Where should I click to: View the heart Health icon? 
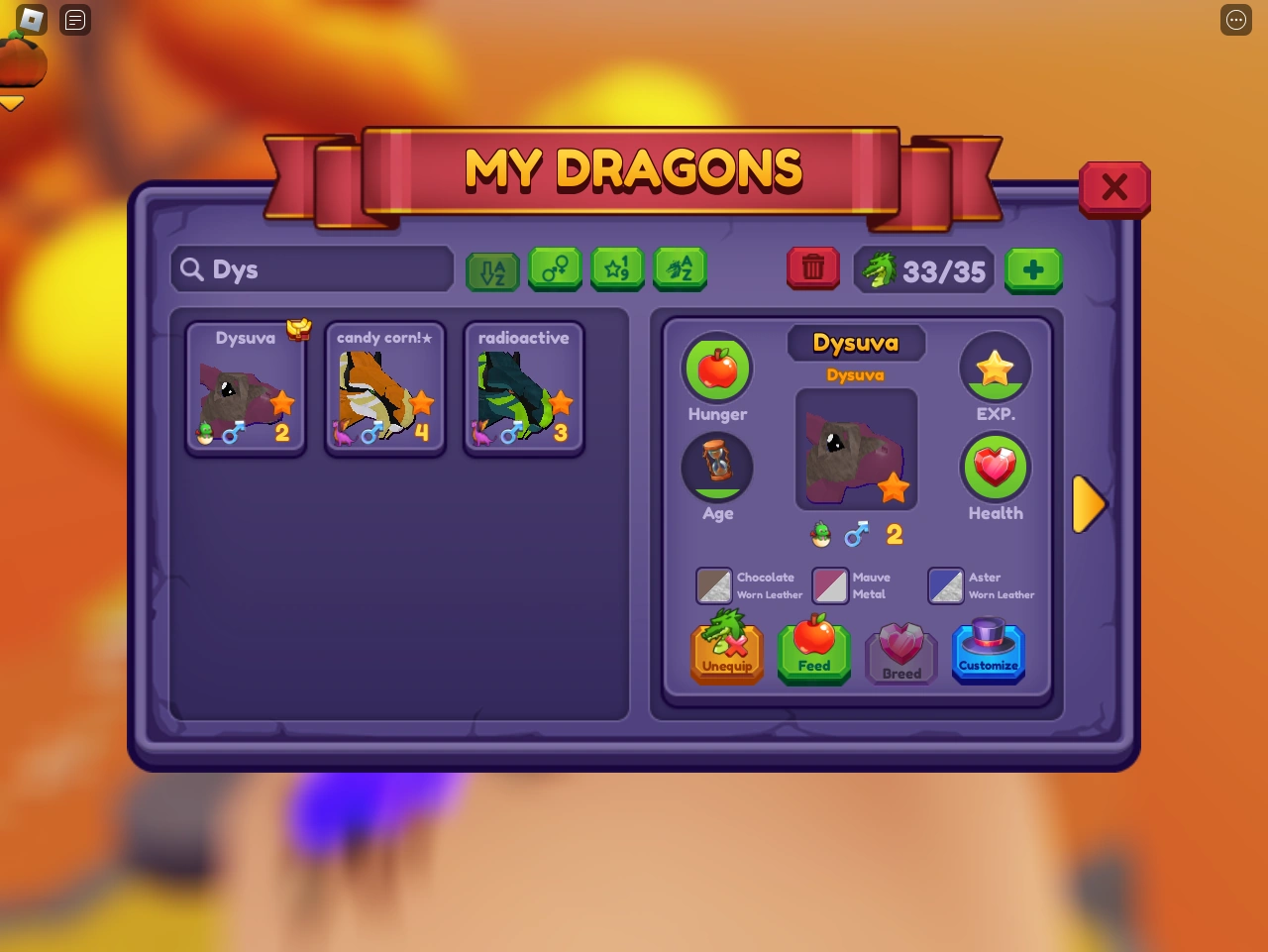[996, 467]
